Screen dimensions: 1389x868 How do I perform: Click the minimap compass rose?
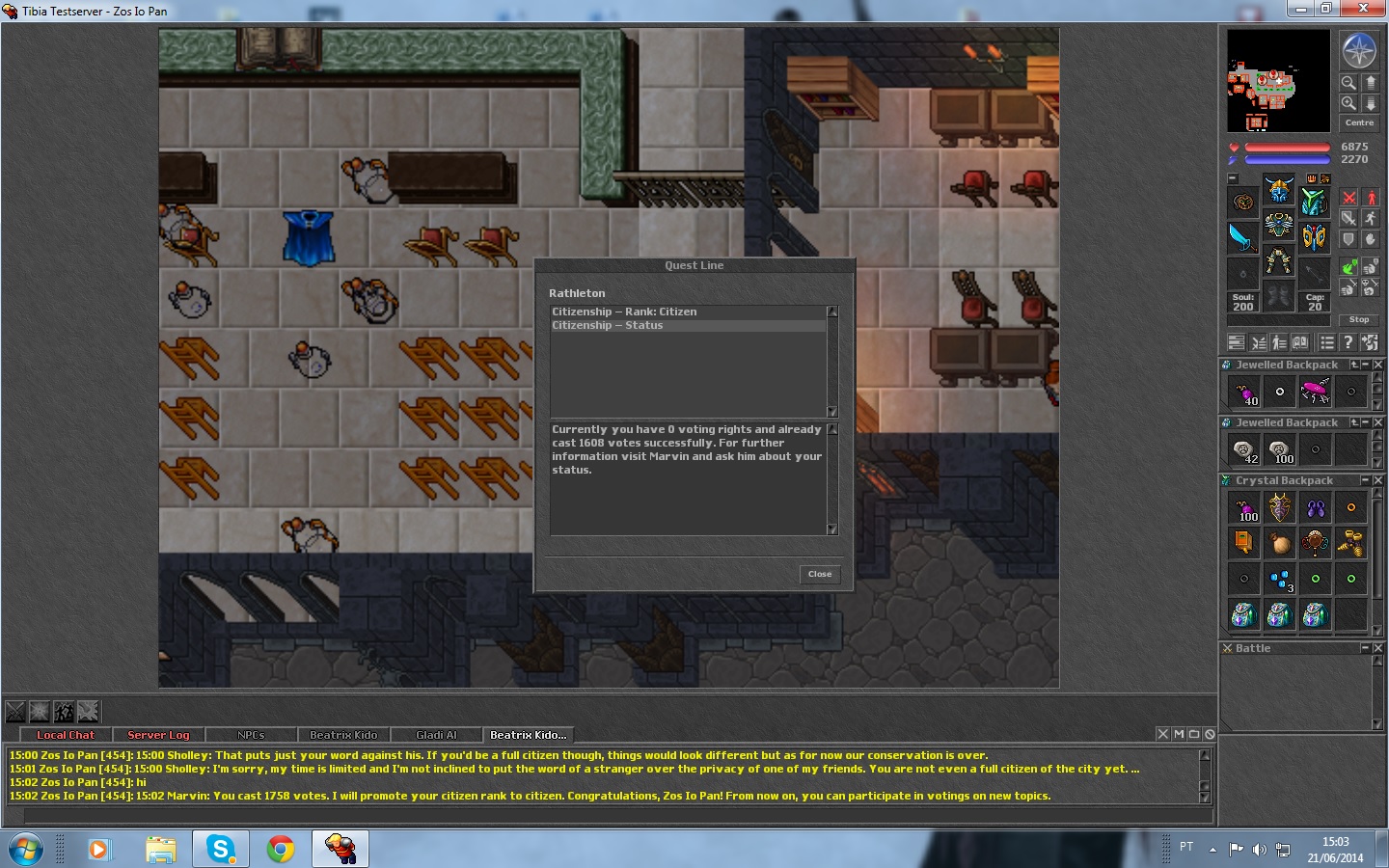1359,50
